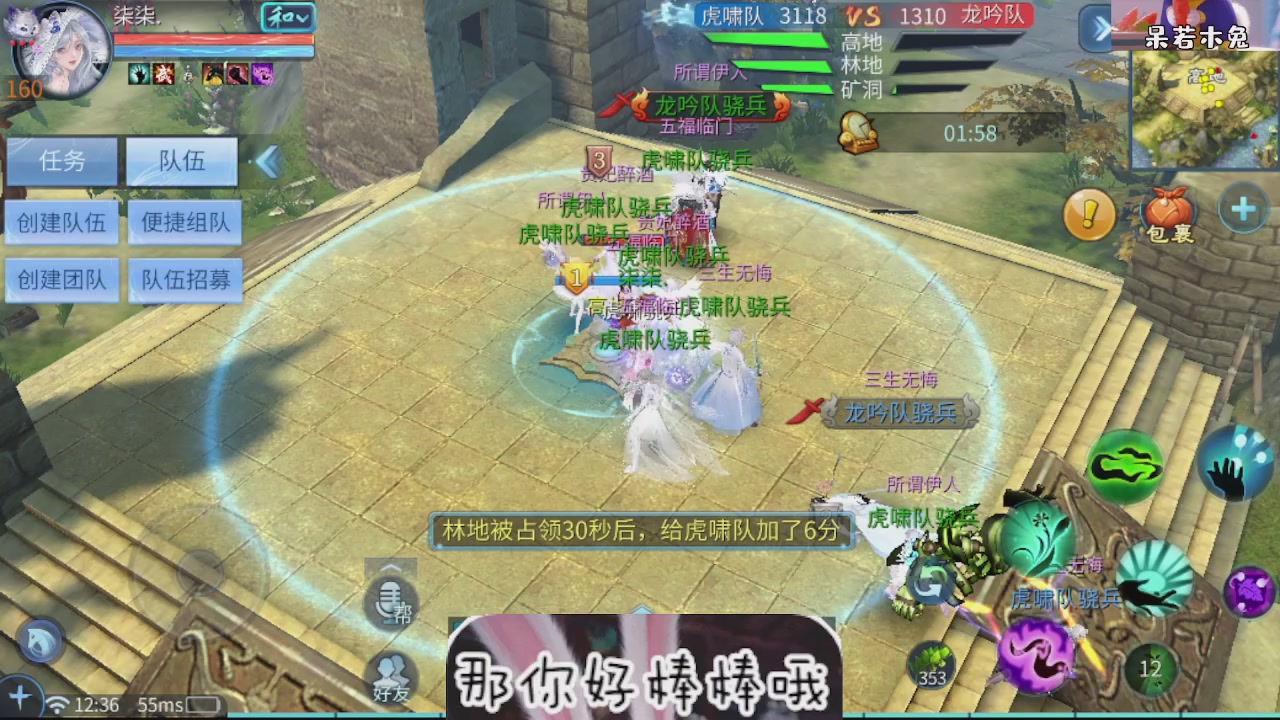Viewport: 1280px width, 720px height.
Task: Open the plus button beside the minimap
Action: (x=1243, y=207)
